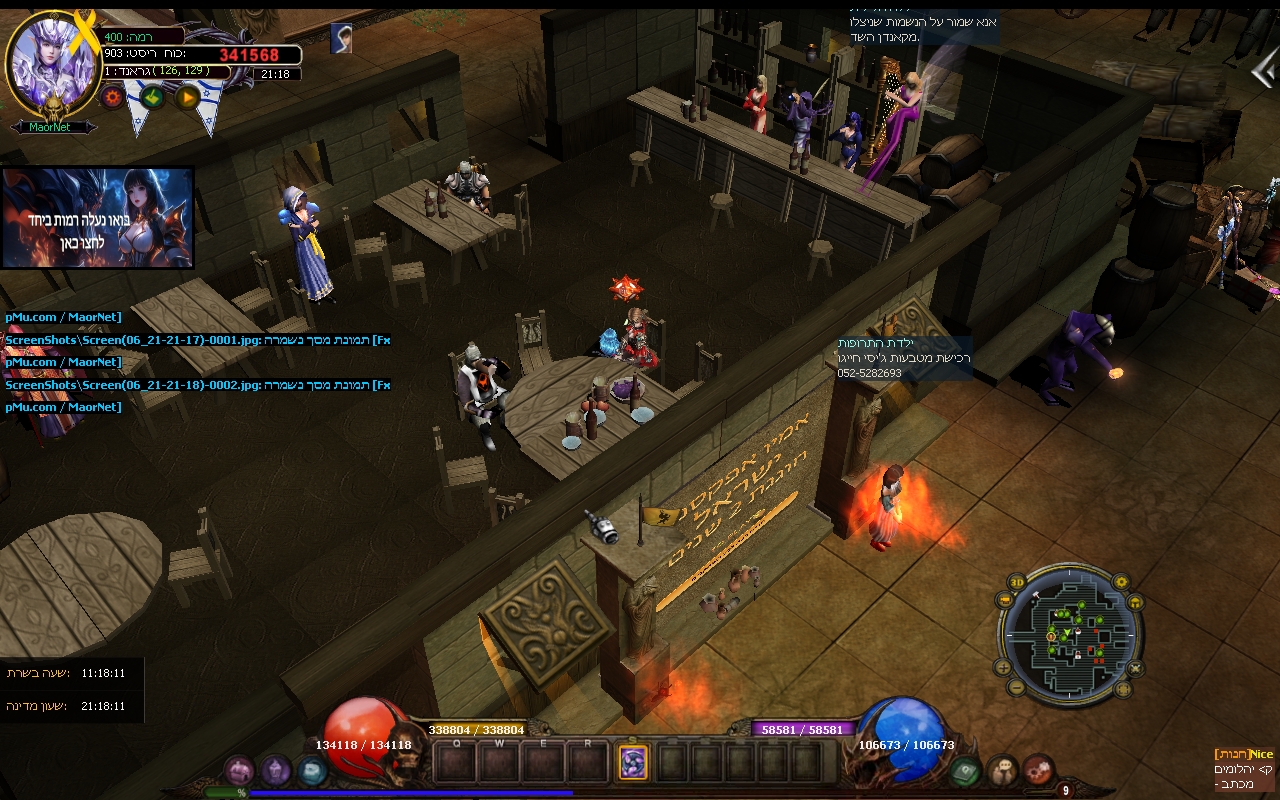Open the pink helmet menu icon

pyautogui.click(x=239, y=770)
